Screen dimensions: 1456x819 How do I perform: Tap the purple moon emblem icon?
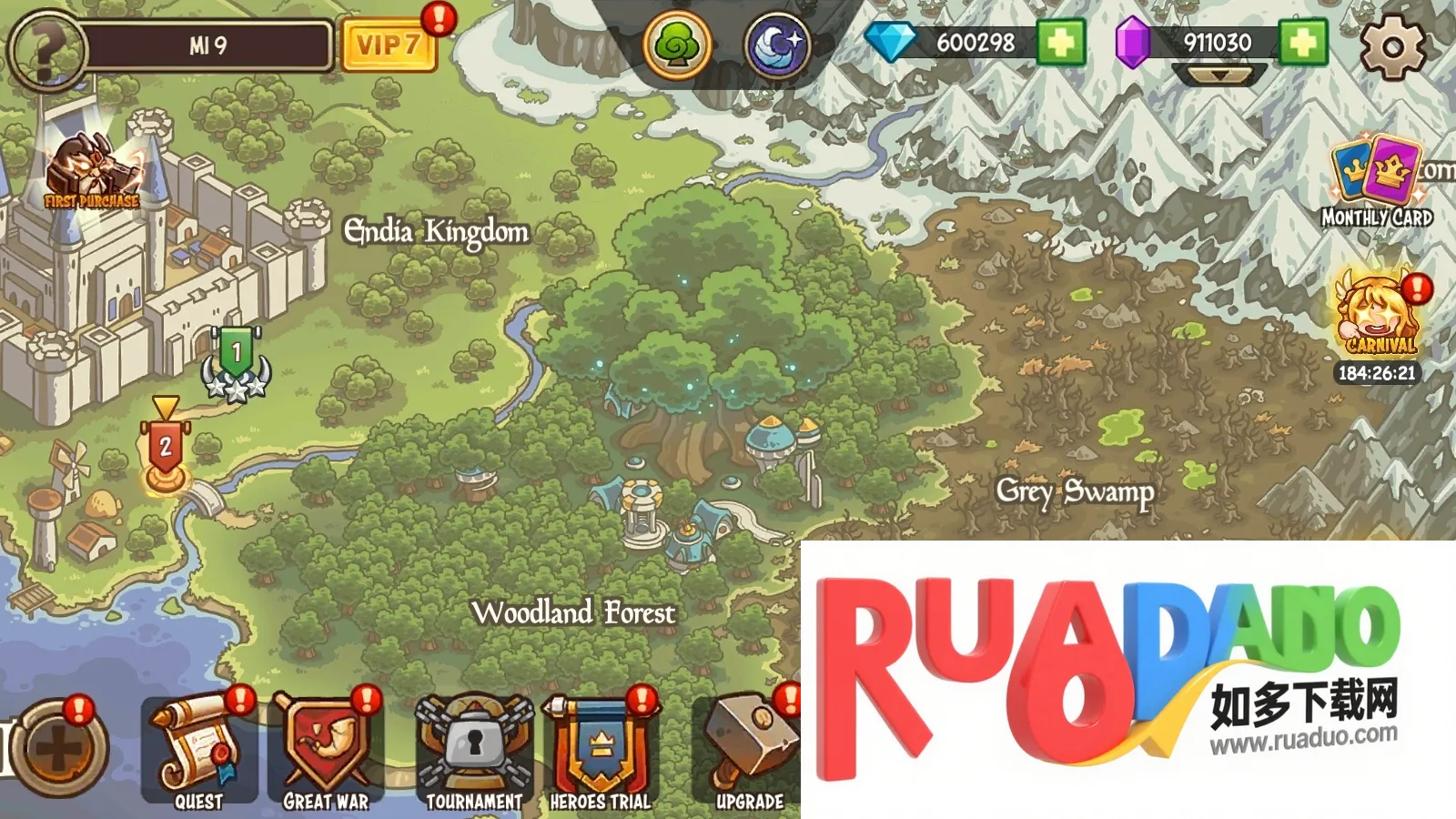(777, 45)
